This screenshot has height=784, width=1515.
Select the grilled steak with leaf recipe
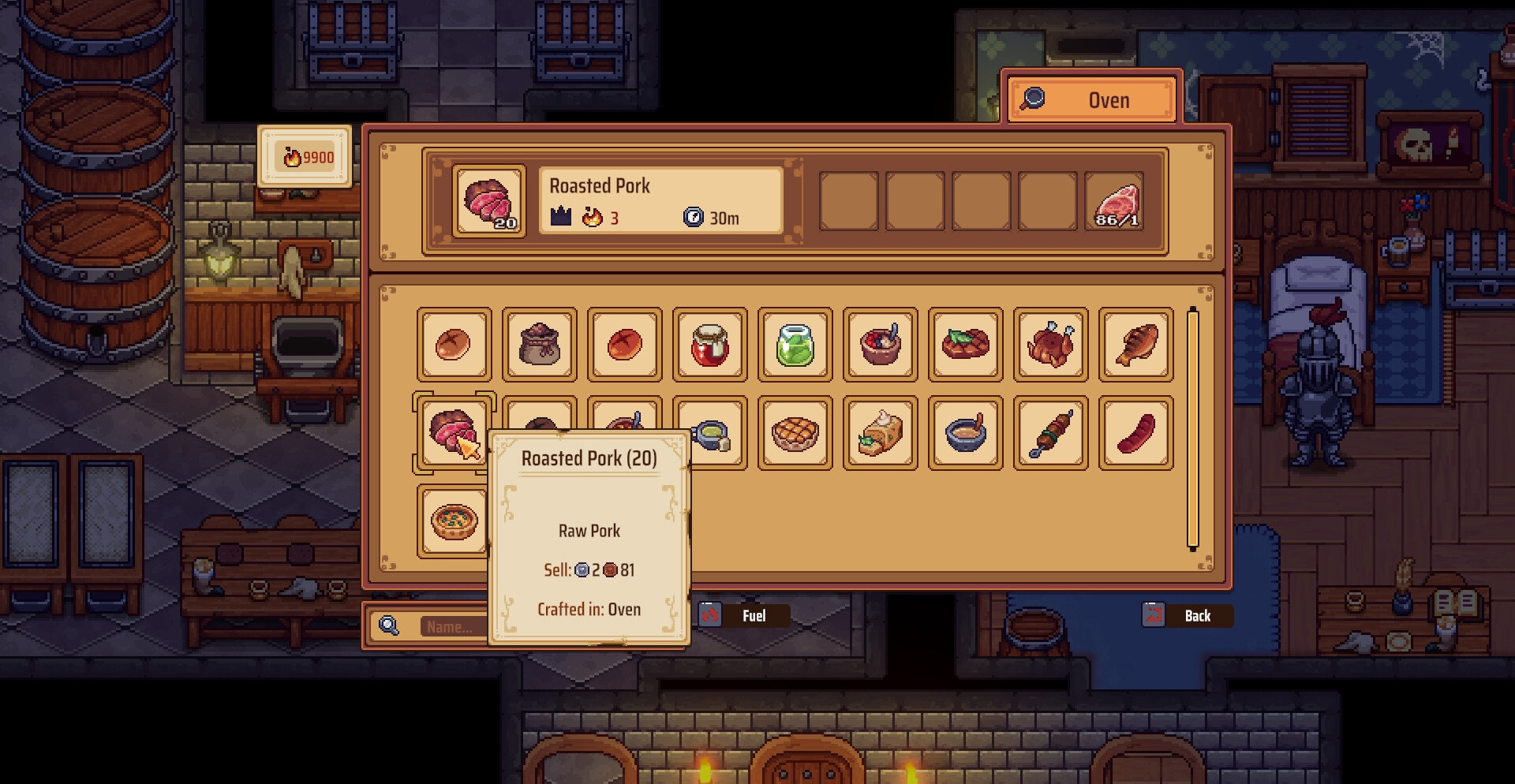click(965, 345)
